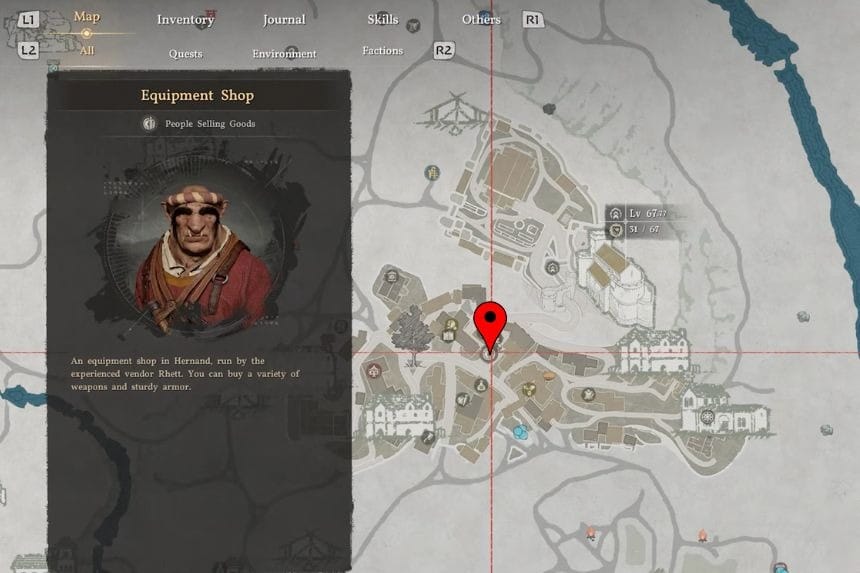Choose the Map tab

[x=87, y=17]
